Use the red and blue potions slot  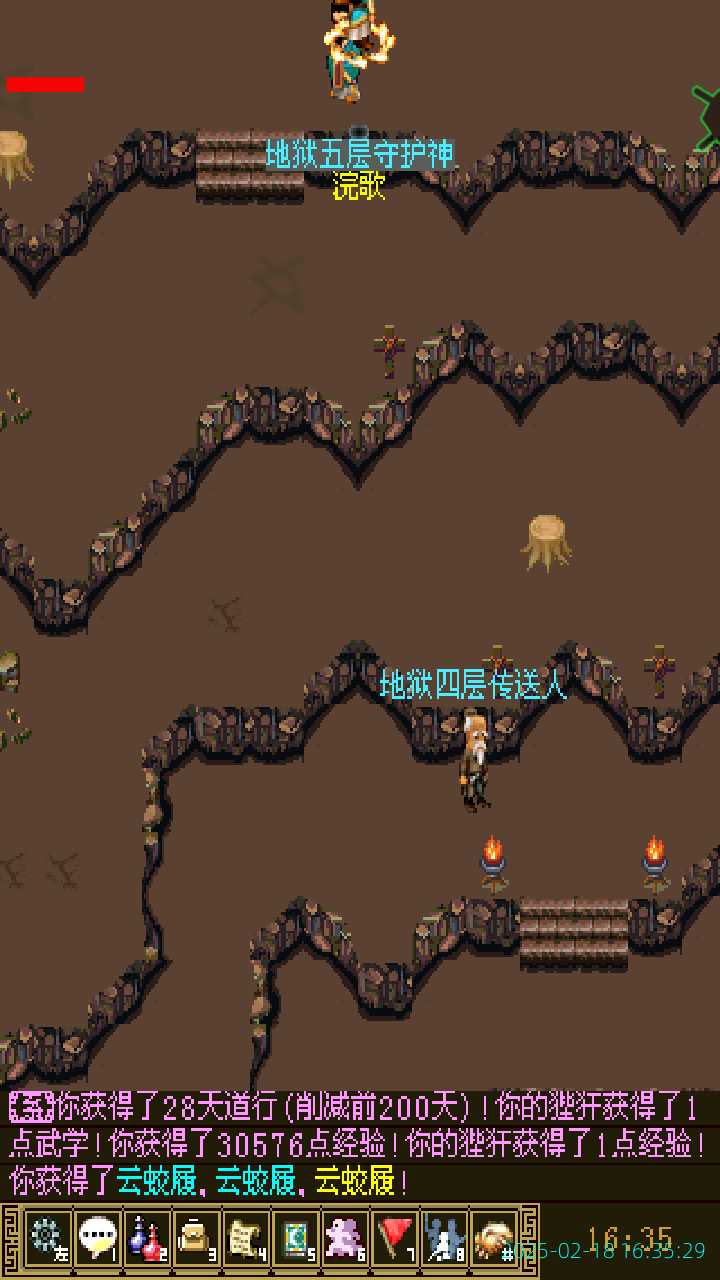147,1238
